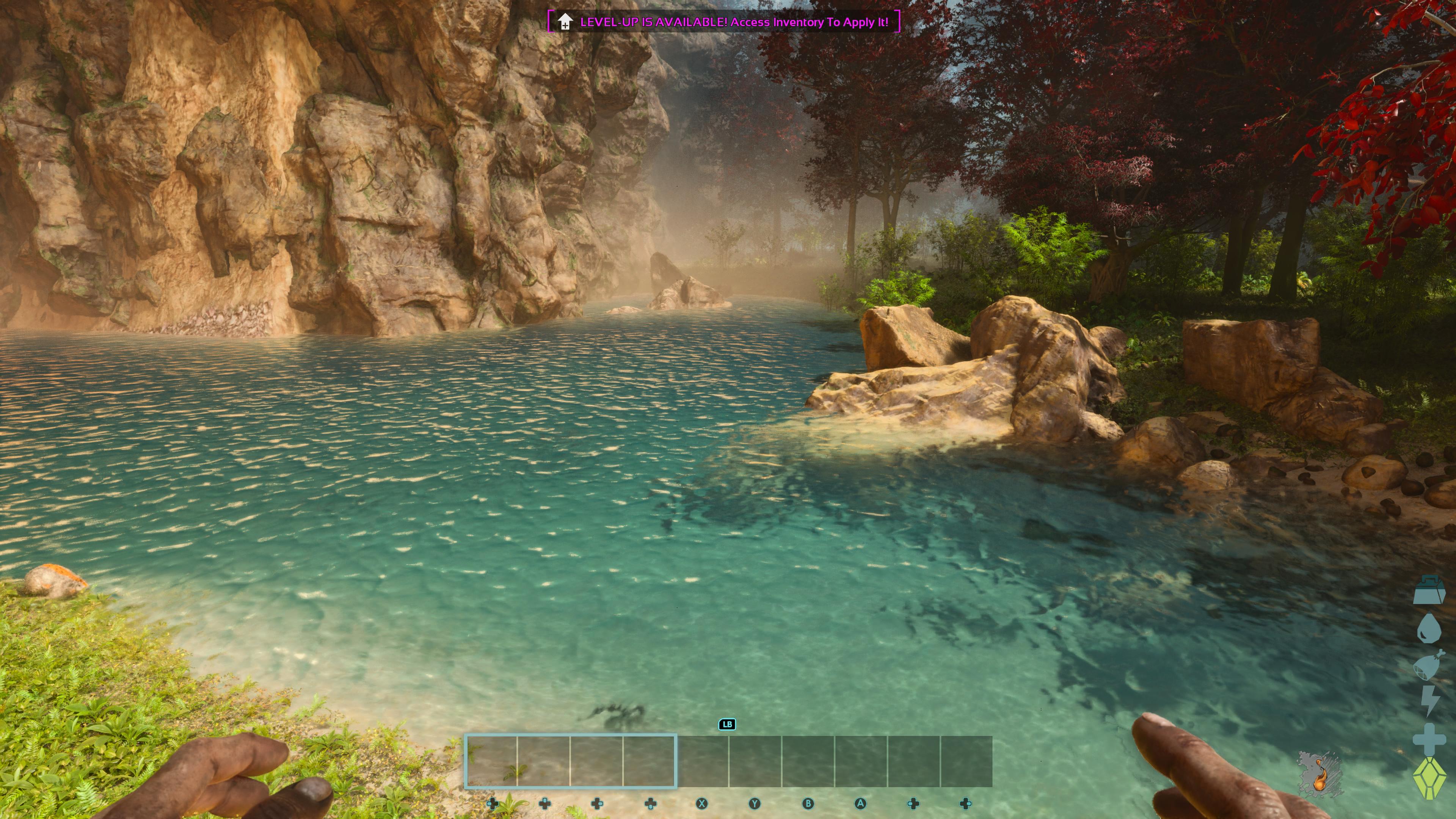Viewport: 1456px width, 819px height.
Task: Click the Level-Up Is Available notification banner
Action: click(x=723, y=22)
